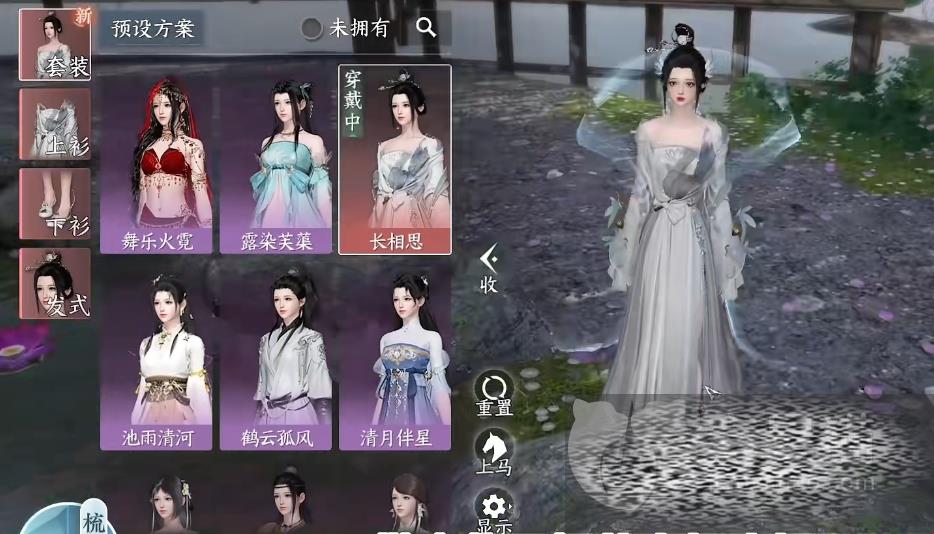Activate the 上马 mount horse button
Viewport: 934px width, 534px height.
(494, 452)
